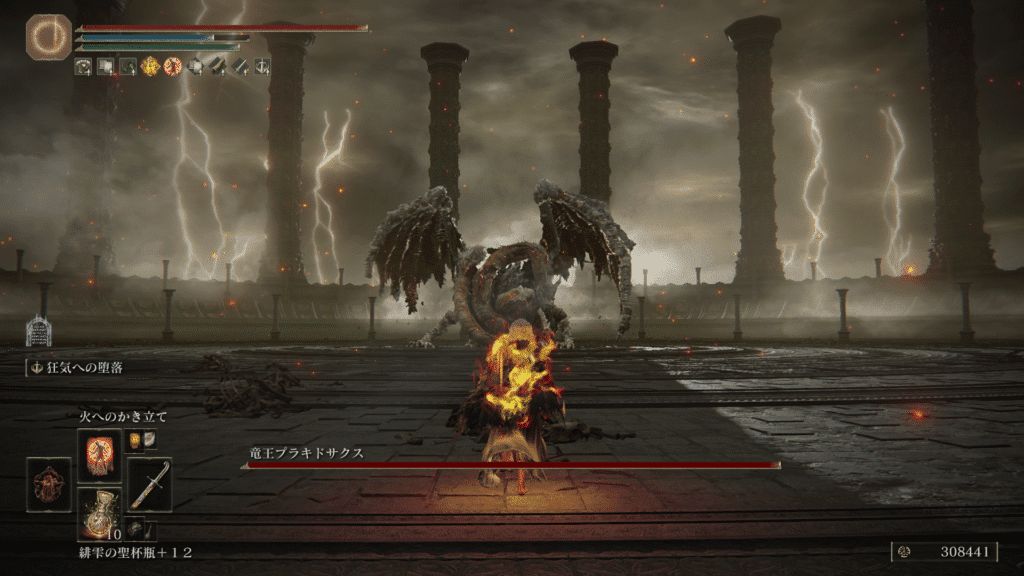Click the gate-shaped icon on the left edge
Screen dimensions: 1024x576
click(38, 331)
